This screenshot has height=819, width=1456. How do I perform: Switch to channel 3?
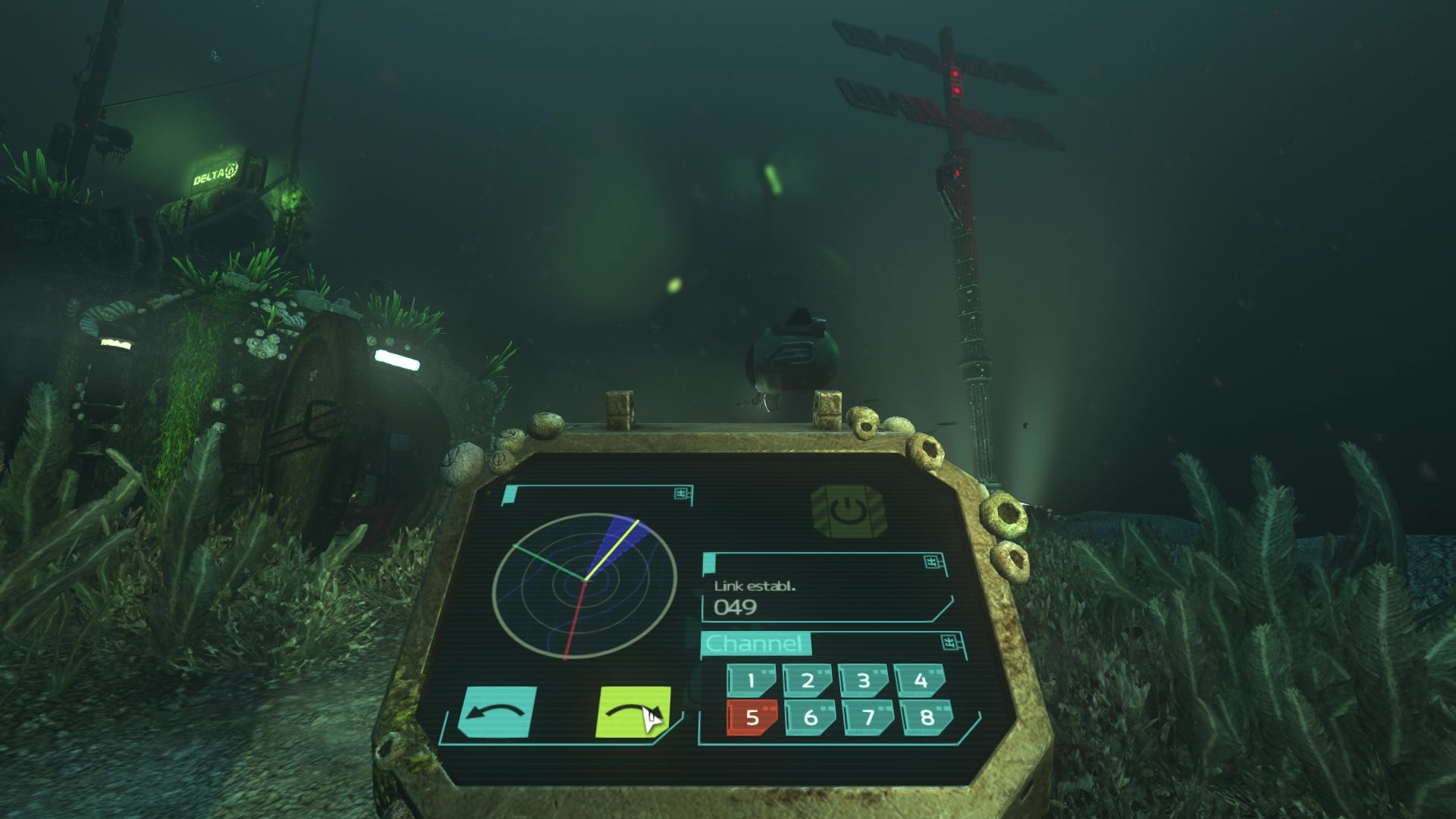pos(864,680)
